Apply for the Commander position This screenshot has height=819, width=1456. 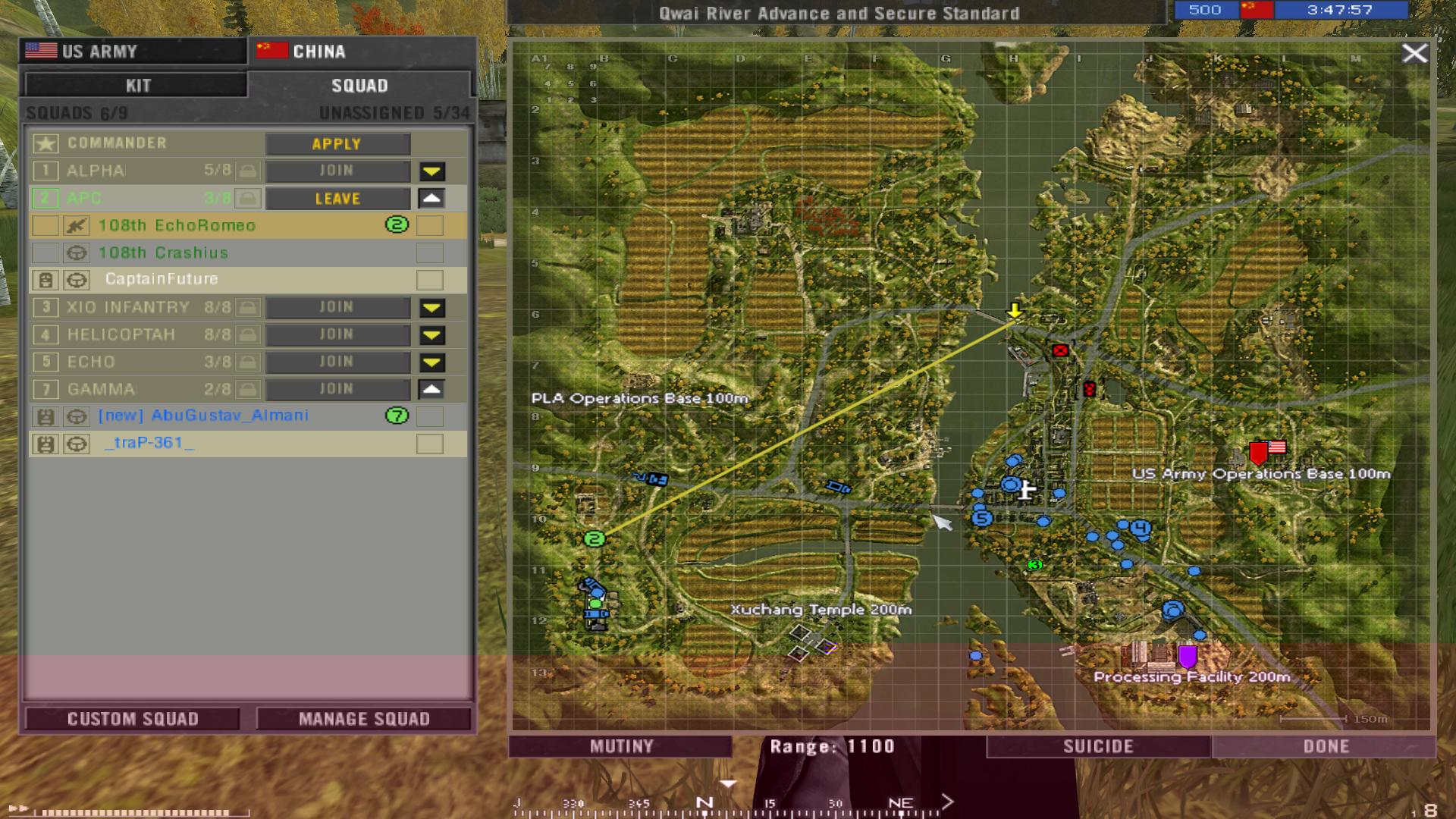point(337,144)
